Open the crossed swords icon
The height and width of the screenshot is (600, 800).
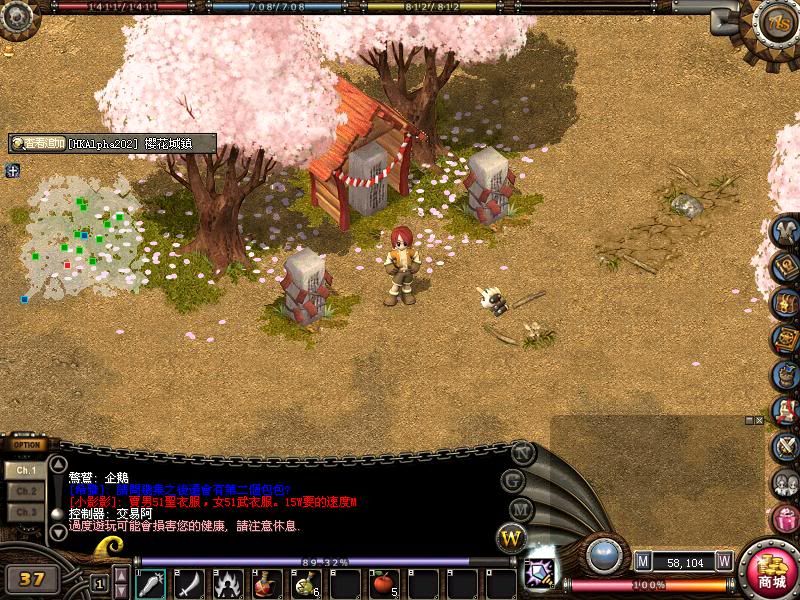(x=786, y=447)
